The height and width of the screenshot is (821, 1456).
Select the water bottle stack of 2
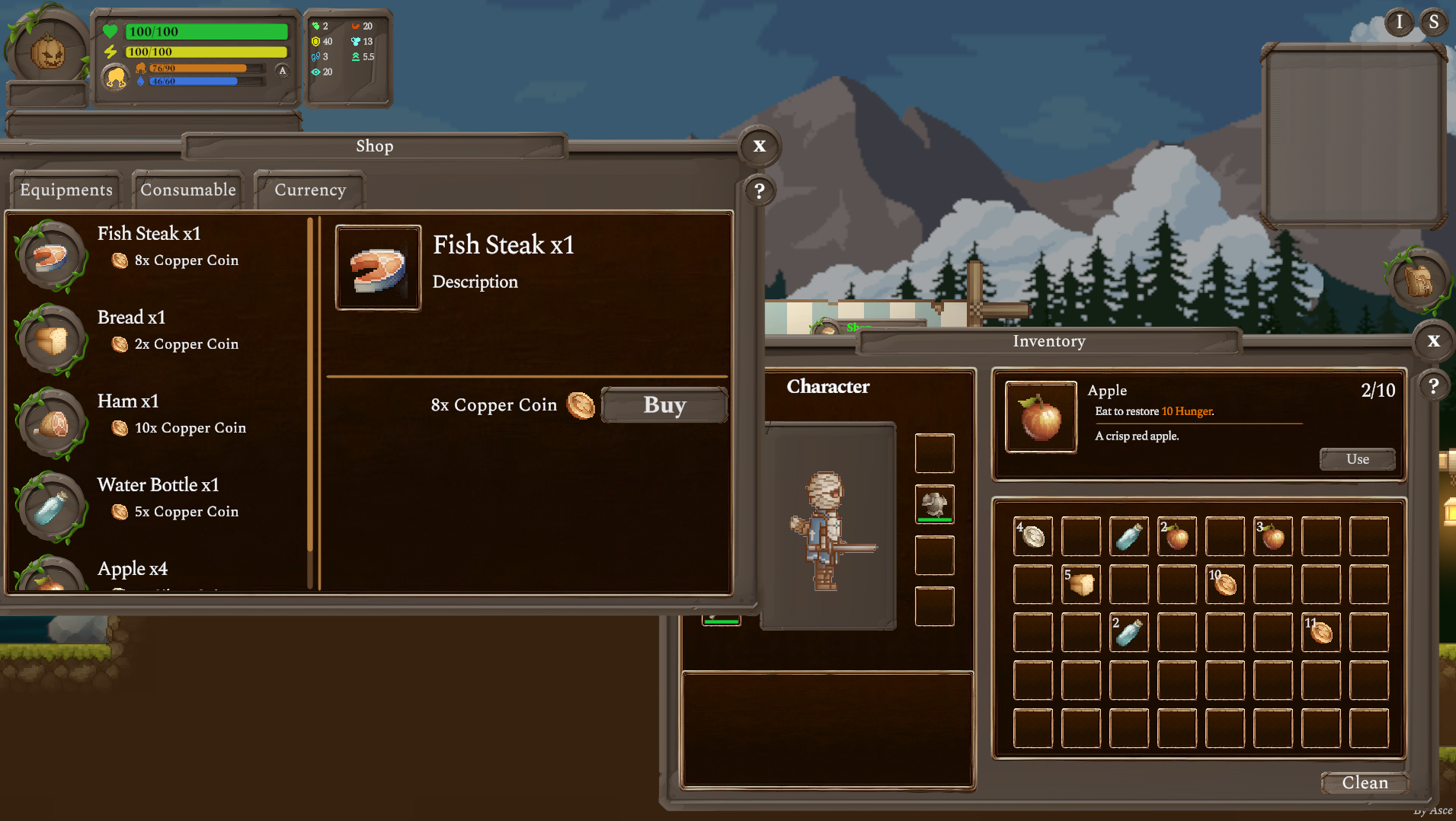tap(1128, 632)
